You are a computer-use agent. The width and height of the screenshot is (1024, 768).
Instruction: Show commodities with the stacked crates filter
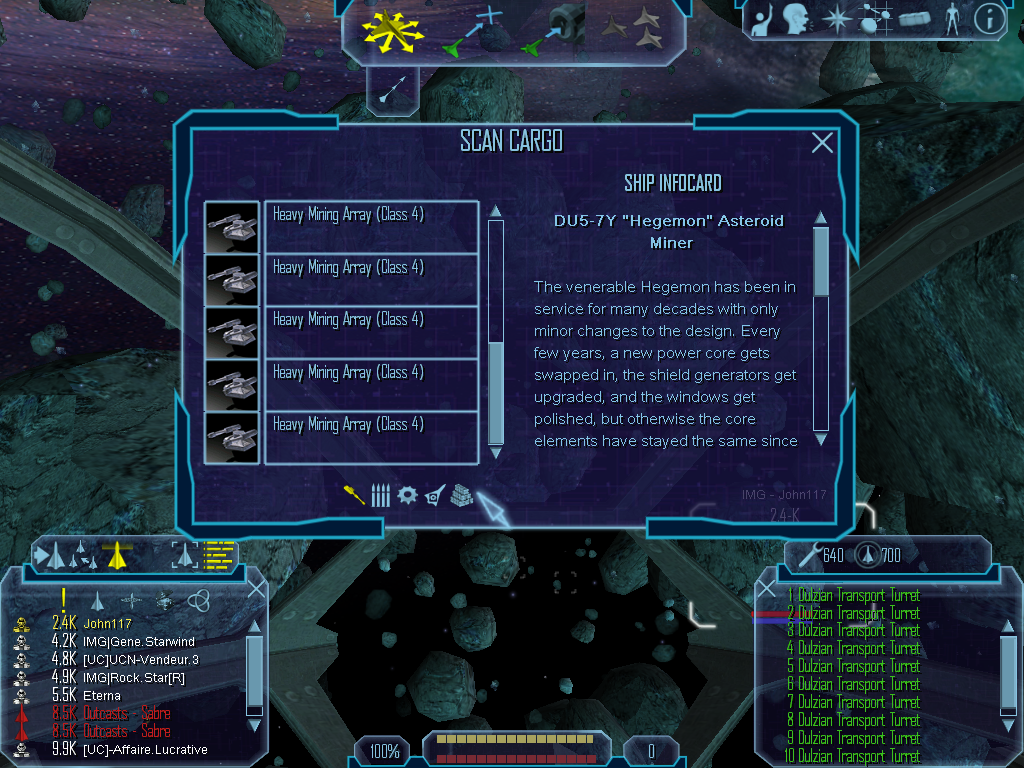pos(460,495)
